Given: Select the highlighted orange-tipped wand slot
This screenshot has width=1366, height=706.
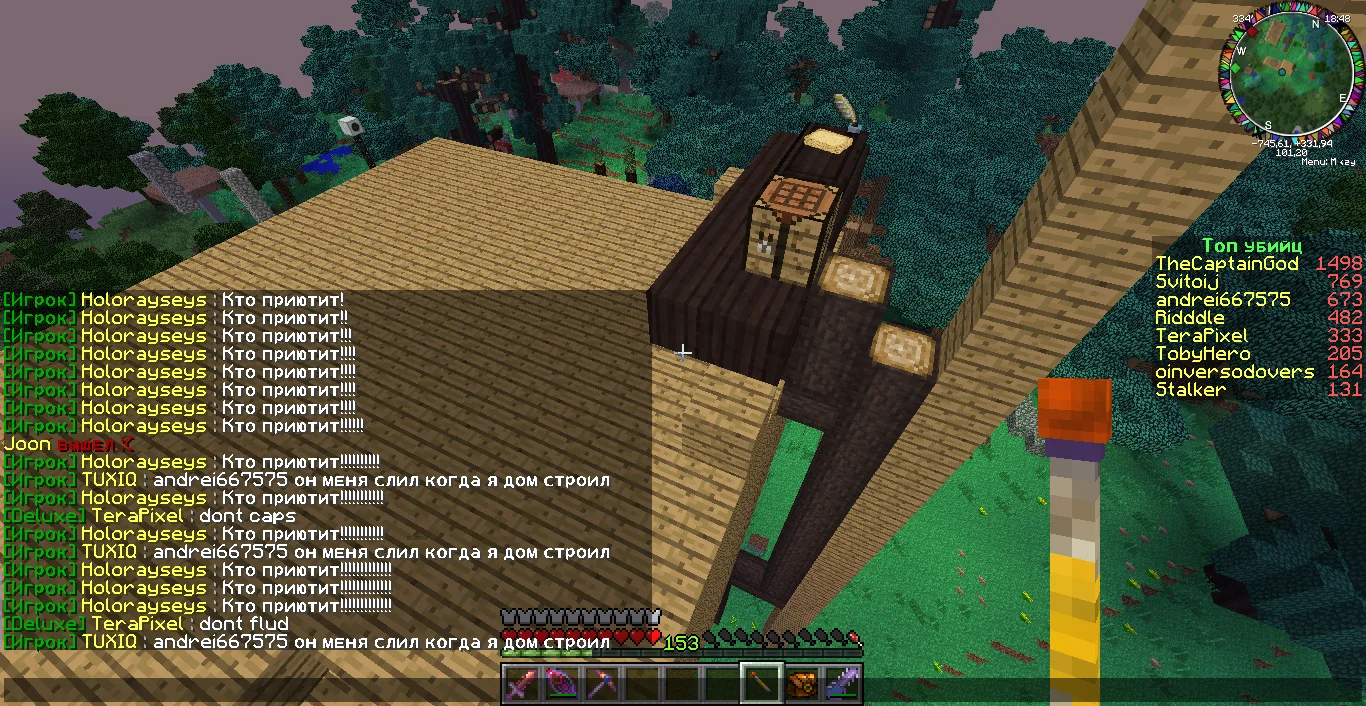Looking at the screenshot, I should pos(760,685).
